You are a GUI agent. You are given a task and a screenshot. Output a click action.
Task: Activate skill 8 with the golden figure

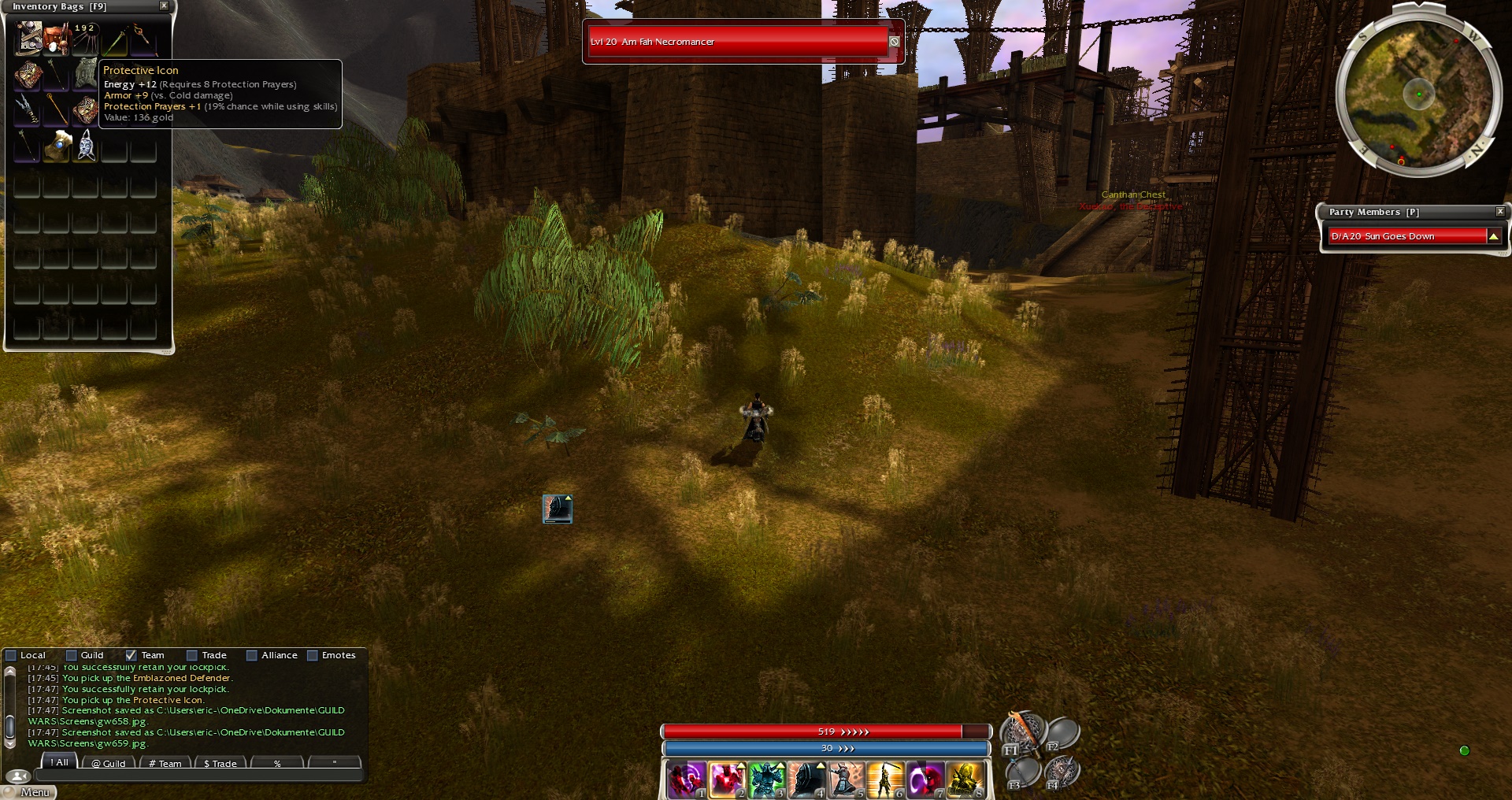point(964,780)
